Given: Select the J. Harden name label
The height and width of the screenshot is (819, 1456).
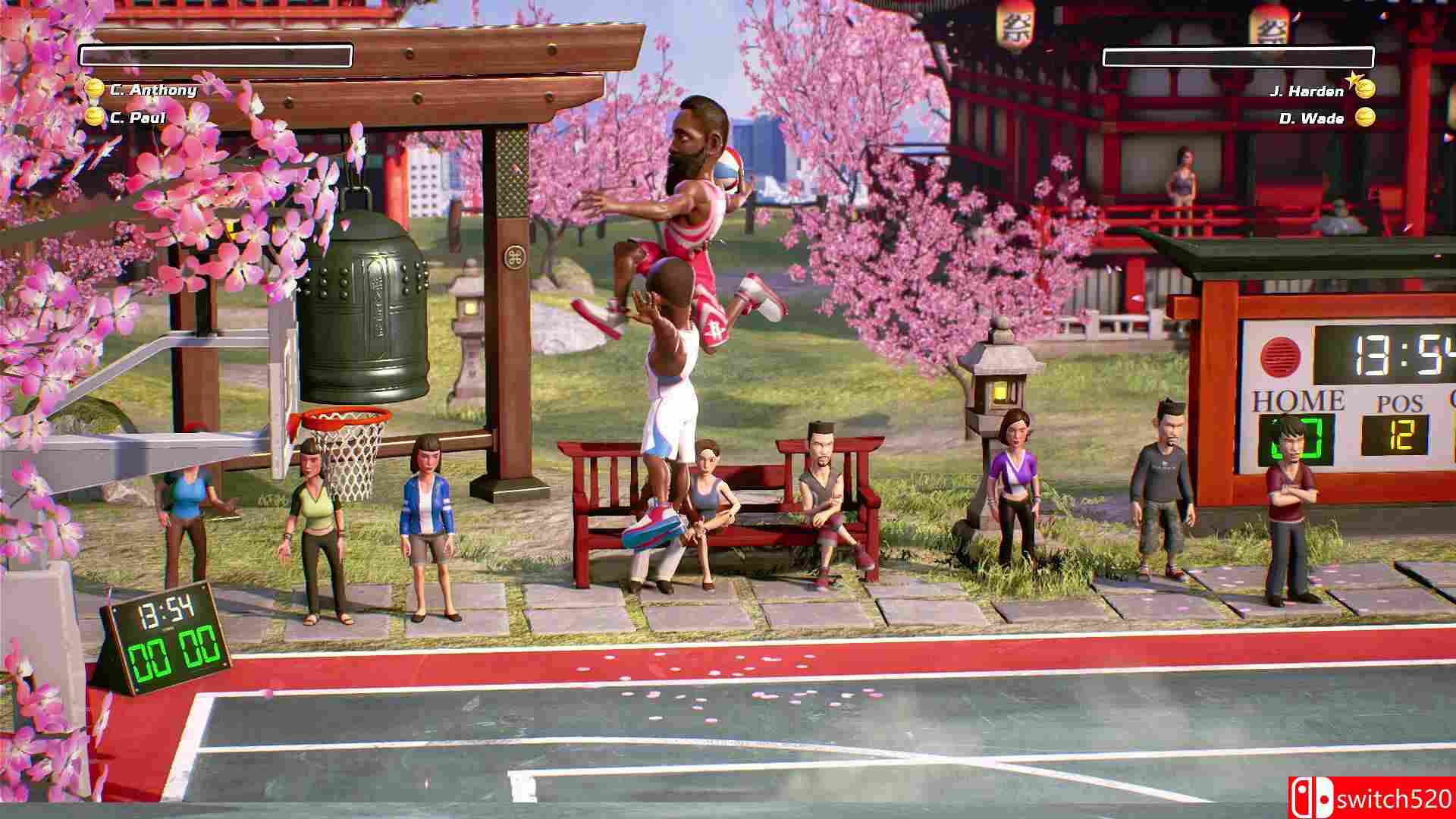Looking at the screenshot, I should click(1307, 90).
